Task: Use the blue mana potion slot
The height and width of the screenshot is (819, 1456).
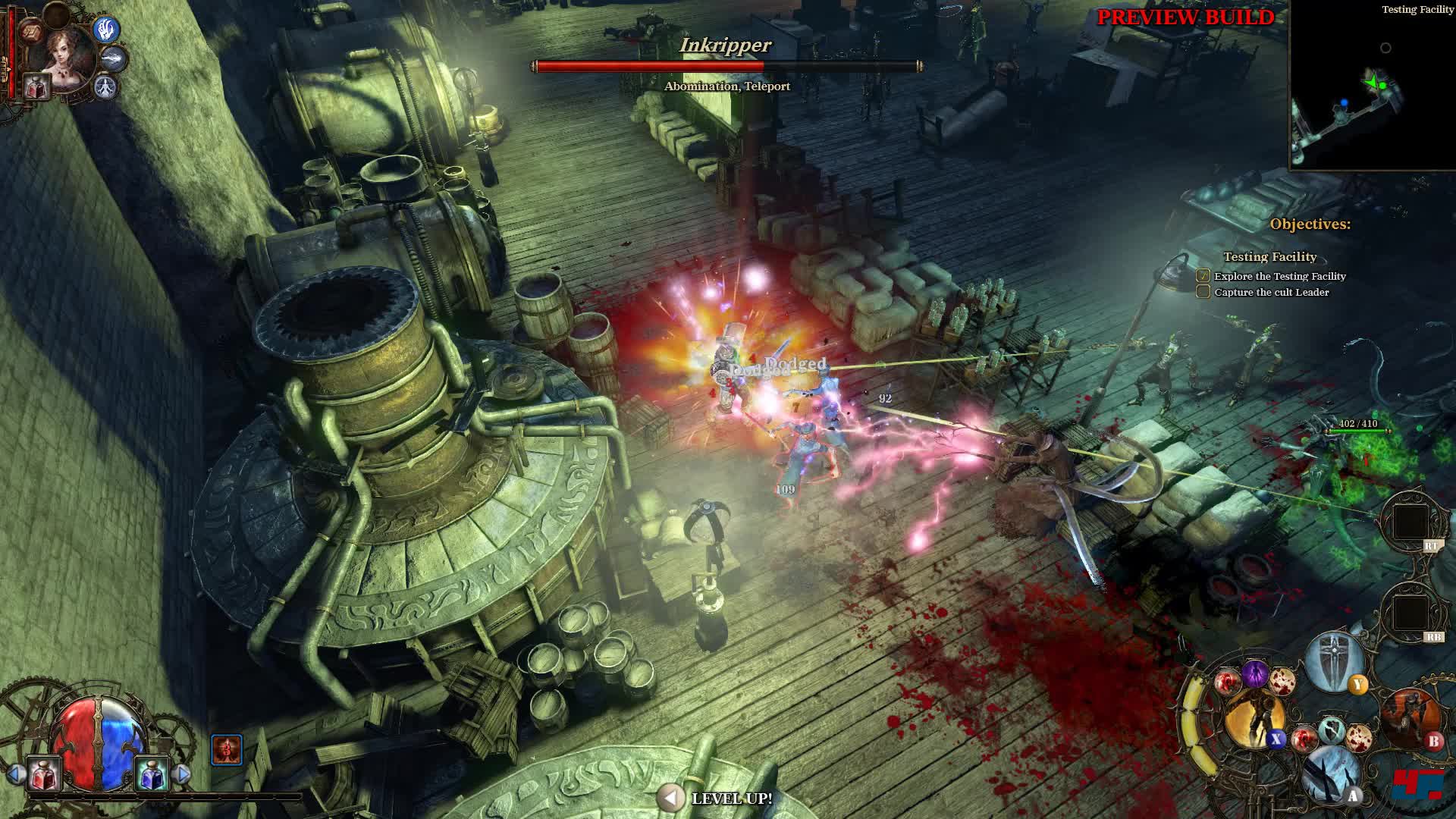Action: 151,773
